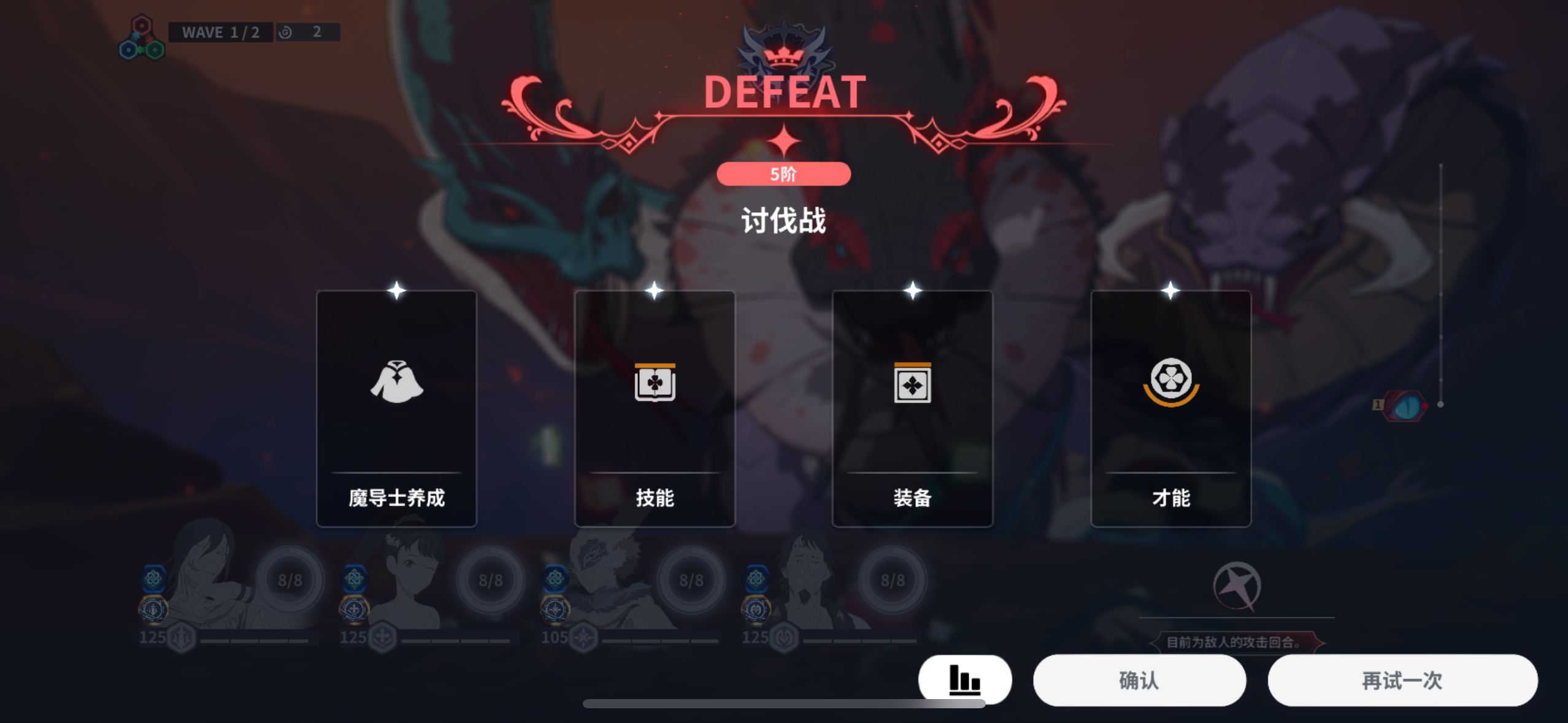Expand the 5阶 stage badge
Viewport: 1568px width, 723px height.
coord(784,174)
